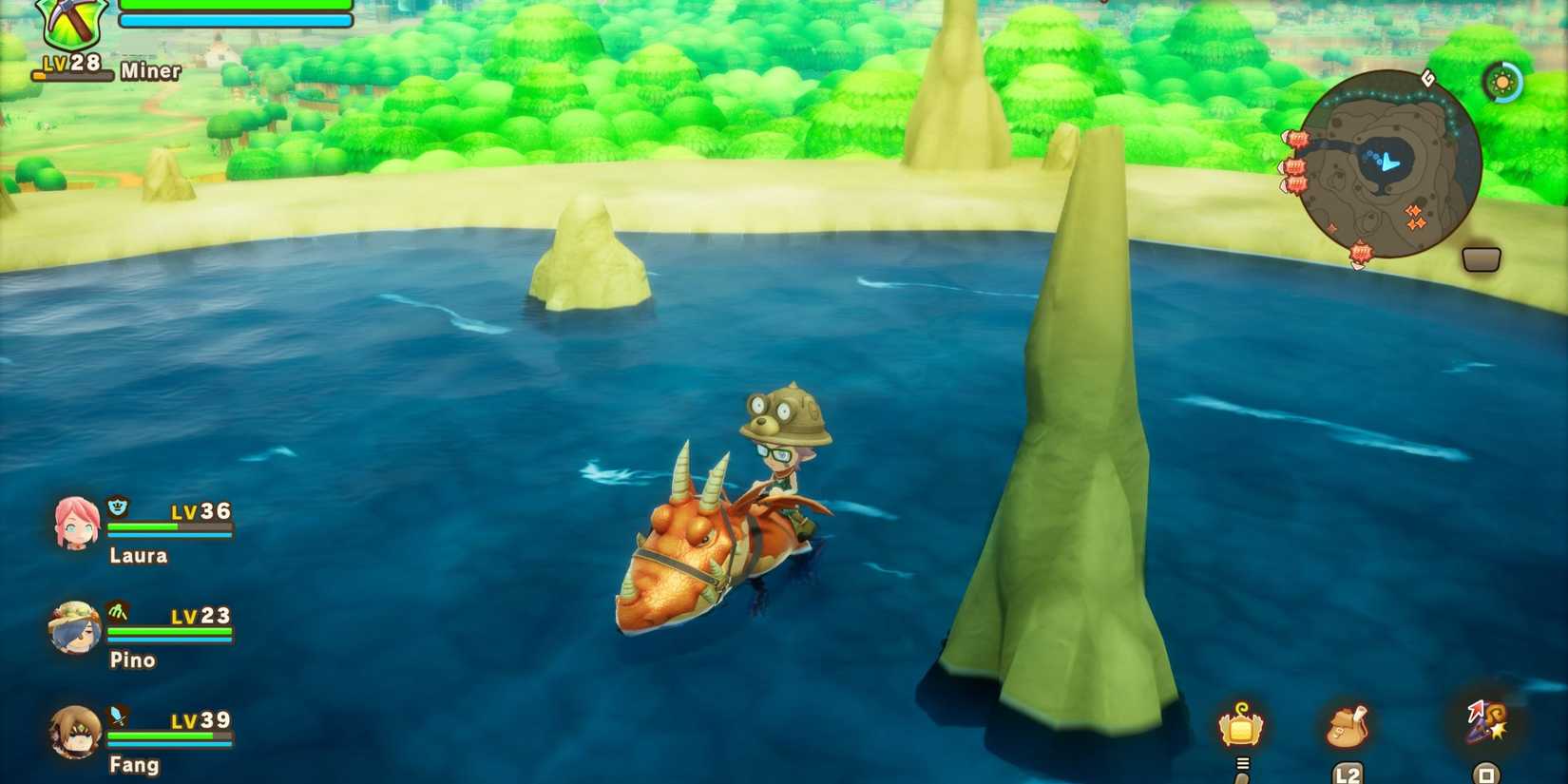
Task: Click Pino's green skill icon
Action: (116, 613)
